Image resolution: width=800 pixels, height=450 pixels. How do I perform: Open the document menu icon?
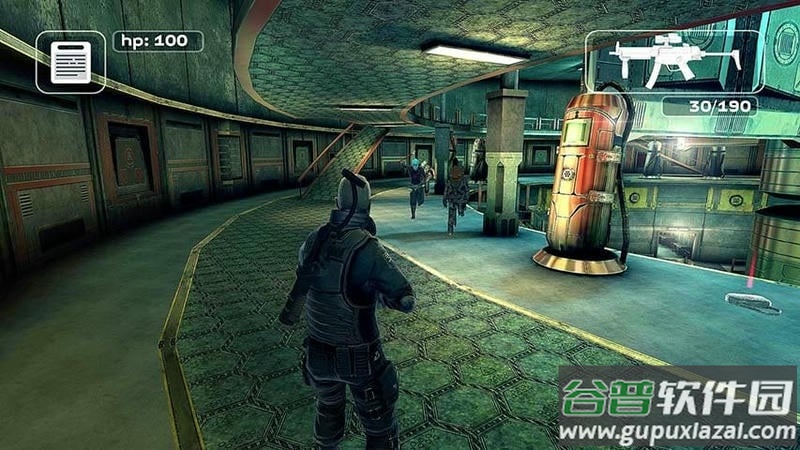pyautogui.click(x=70, y=62)
